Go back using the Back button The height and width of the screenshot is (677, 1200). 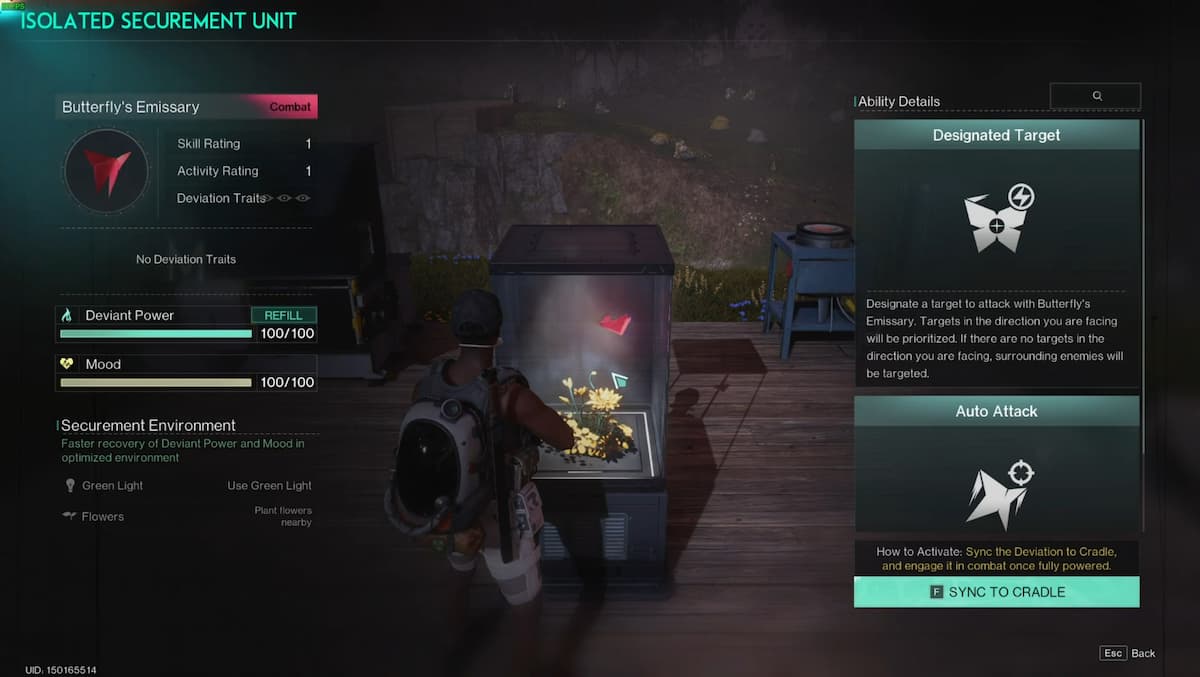pos(1129,653)
